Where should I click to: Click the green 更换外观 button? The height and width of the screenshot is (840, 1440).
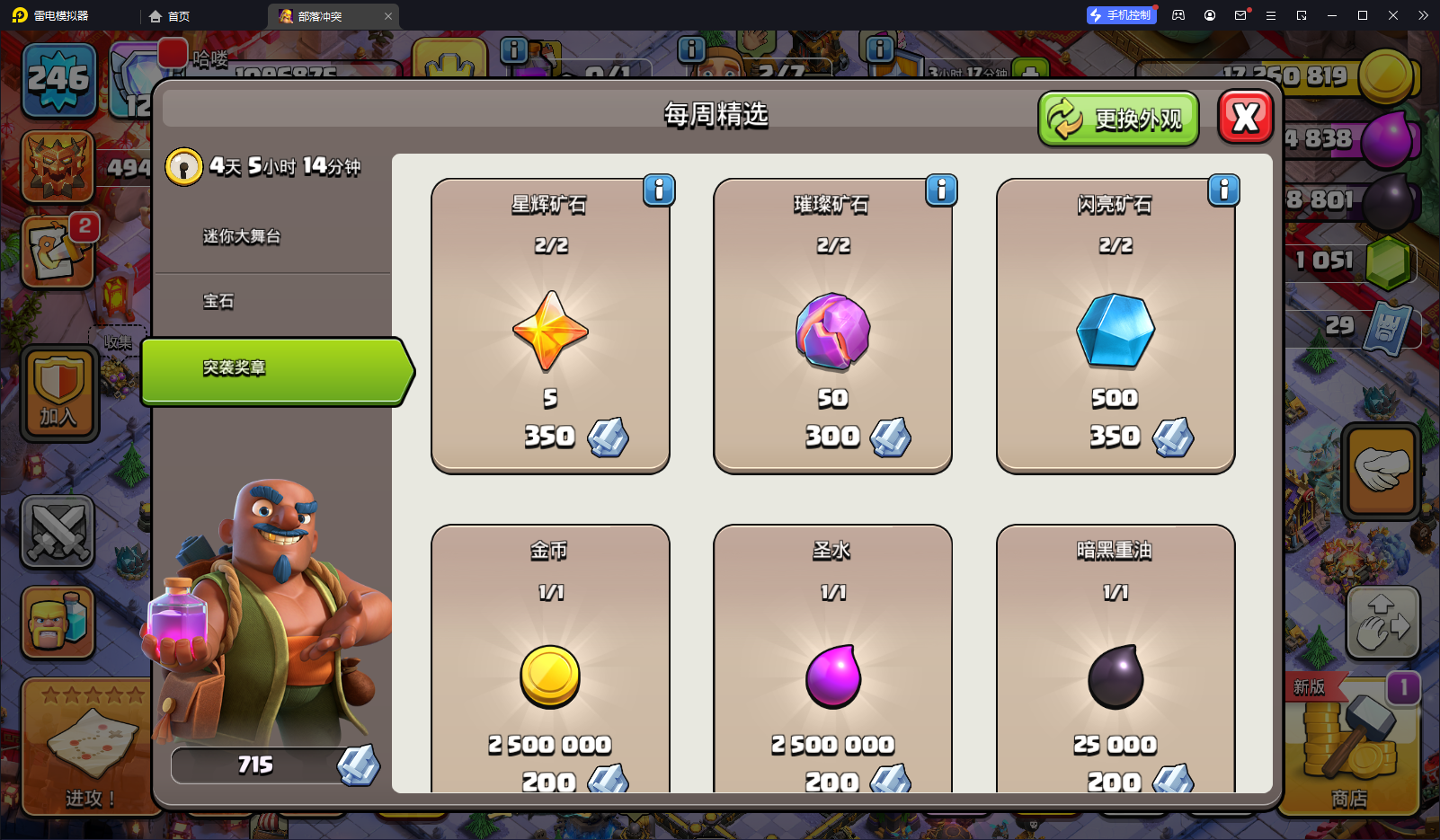pyautogui.click(x=1118, y=119)
